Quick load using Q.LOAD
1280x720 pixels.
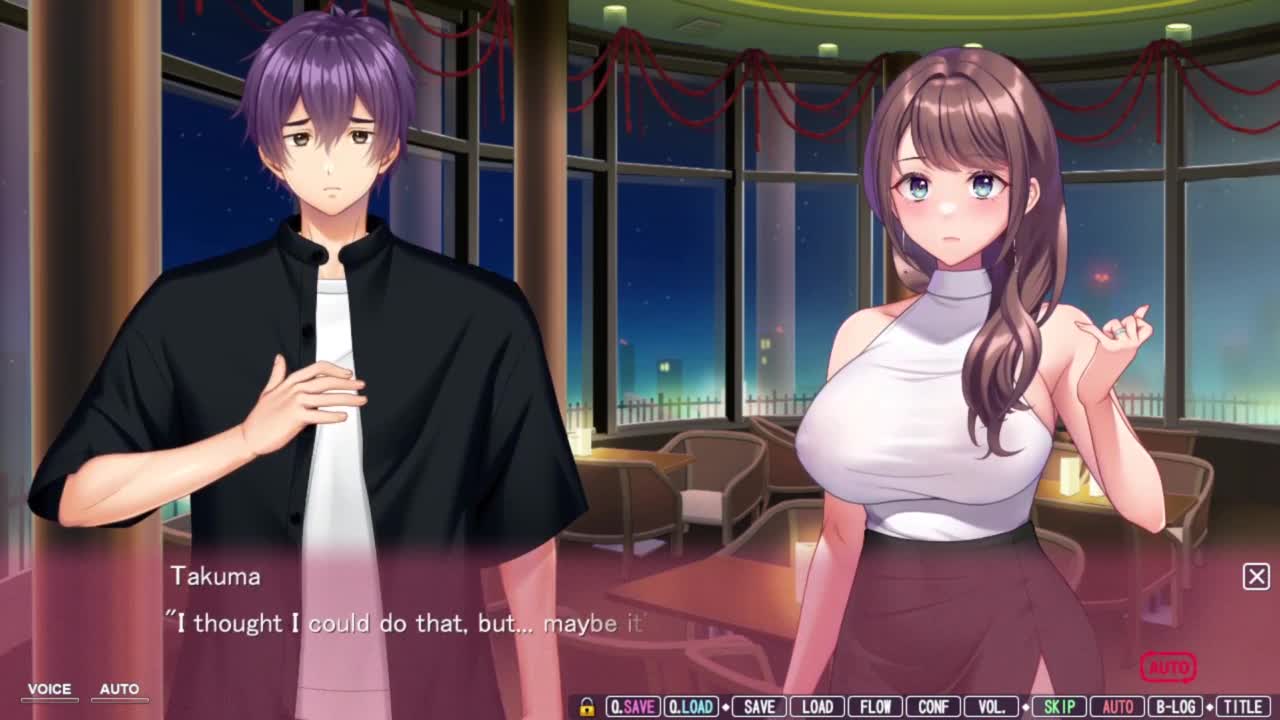(x=691, y=707)
